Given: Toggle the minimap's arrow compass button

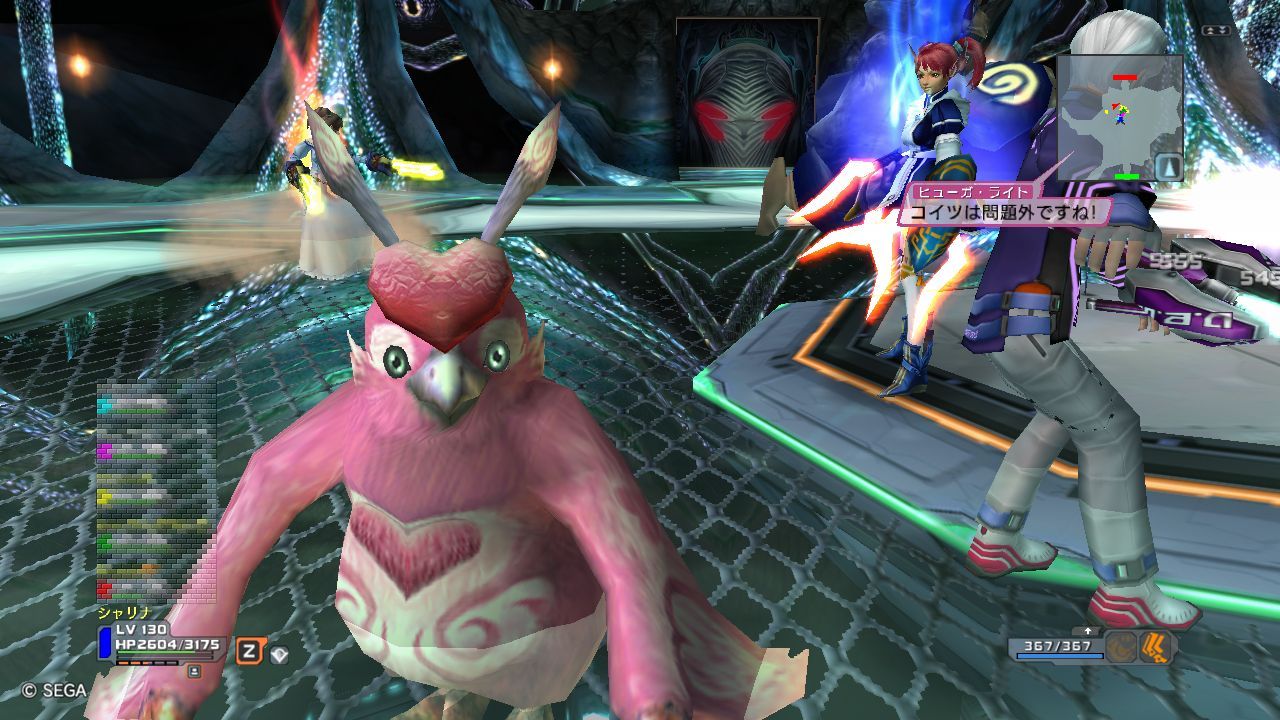Looking at the screenshot, I should (x=1167, y=166).
